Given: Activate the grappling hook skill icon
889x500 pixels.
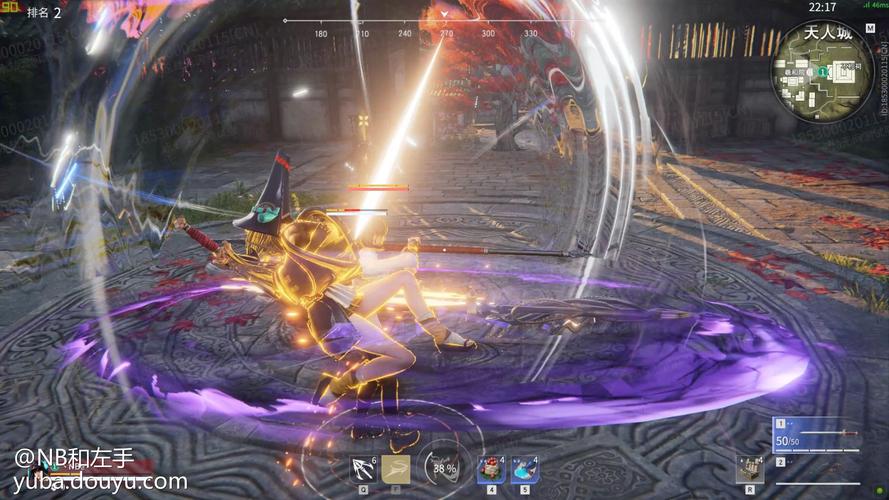Looking at the screenshot, I should point(362,468).
